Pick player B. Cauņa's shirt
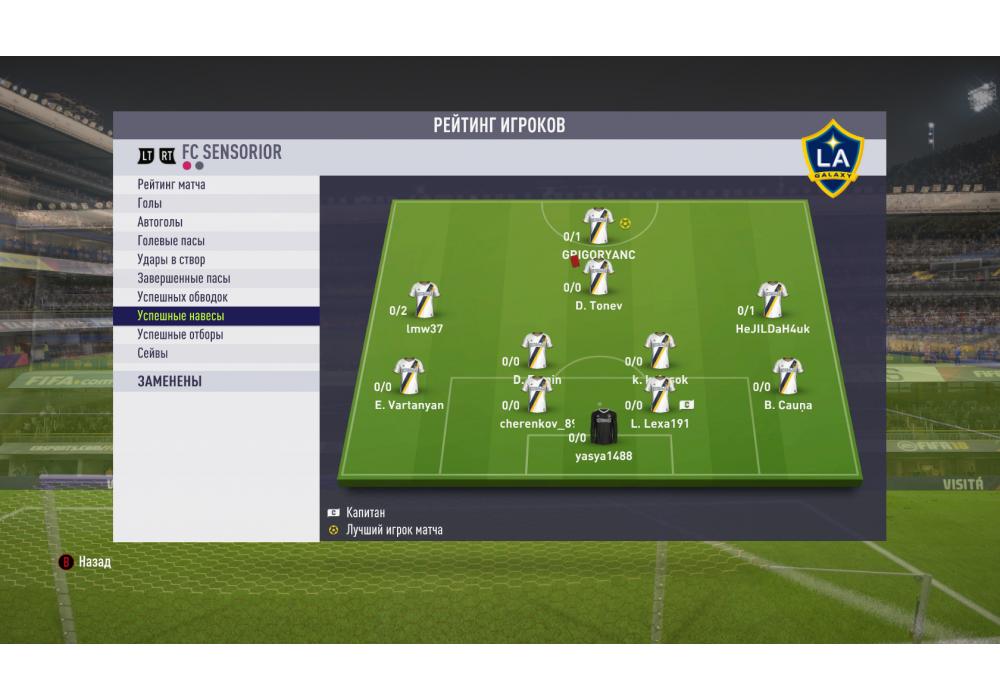This screenshot has height=700, width=1000. (788, 377)
